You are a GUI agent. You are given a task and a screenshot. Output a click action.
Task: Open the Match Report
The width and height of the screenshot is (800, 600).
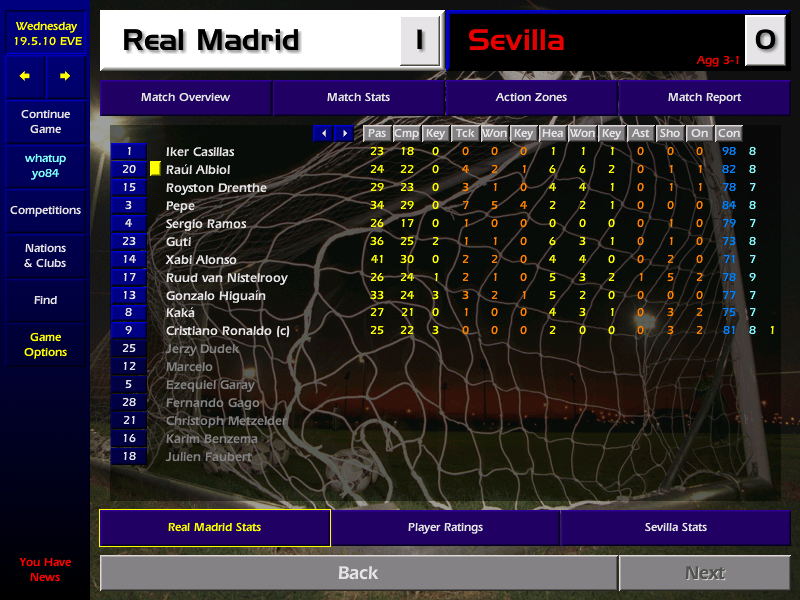coord(704,97)
